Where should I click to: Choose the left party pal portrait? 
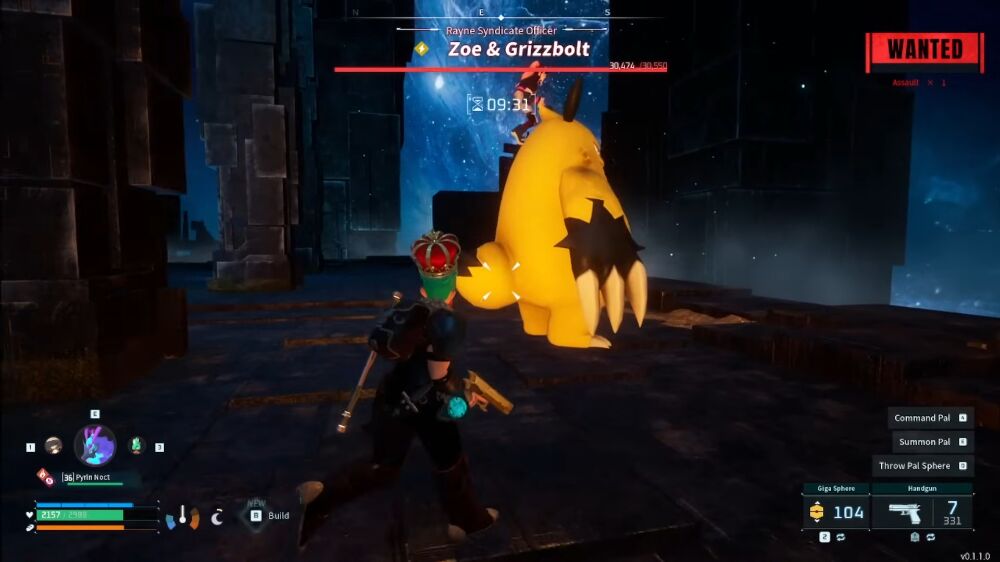pyautogui.click(x=53, y=446)
